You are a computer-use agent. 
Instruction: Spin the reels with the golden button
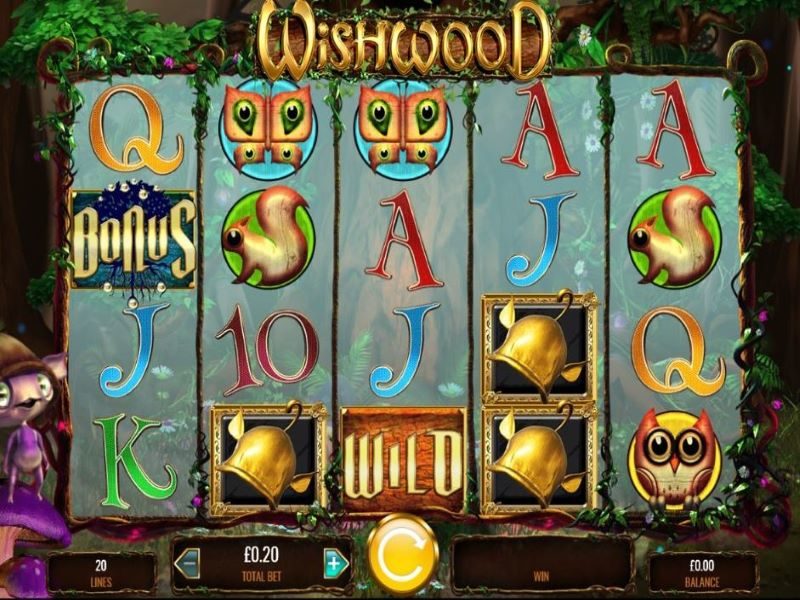click(x=402, y=555)
